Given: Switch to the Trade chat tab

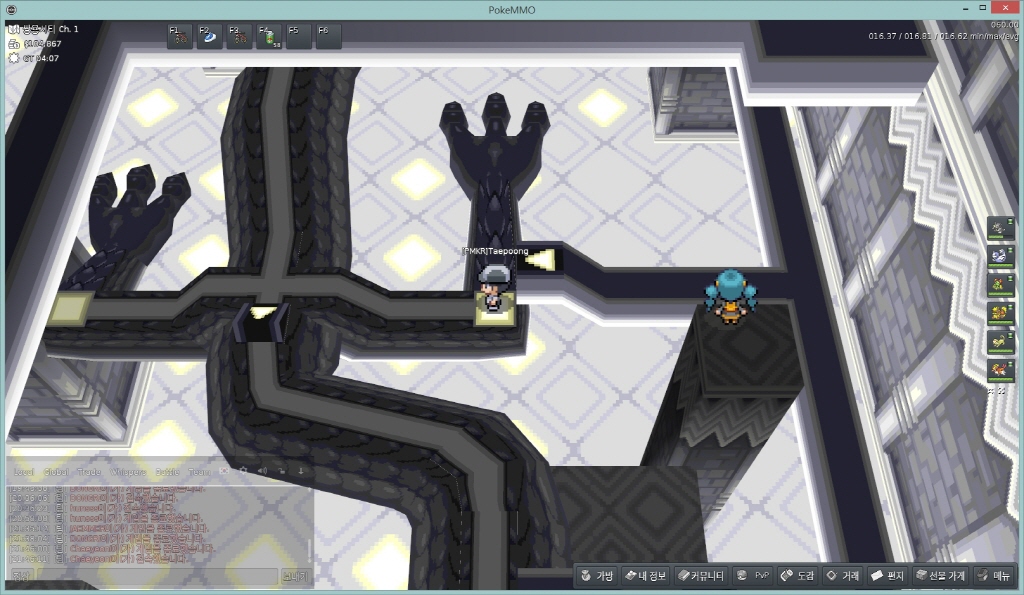Looking at the screenshot, I should pyautogui.click(x=89, y=471).
